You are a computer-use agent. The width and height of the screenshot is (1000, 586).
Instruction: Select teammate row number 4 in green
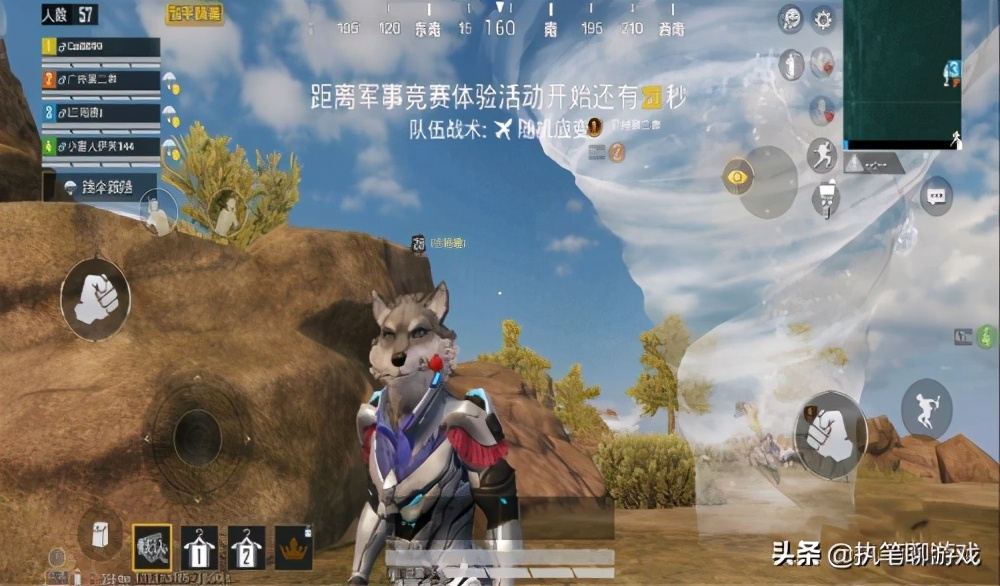click(x=101, y=146)
